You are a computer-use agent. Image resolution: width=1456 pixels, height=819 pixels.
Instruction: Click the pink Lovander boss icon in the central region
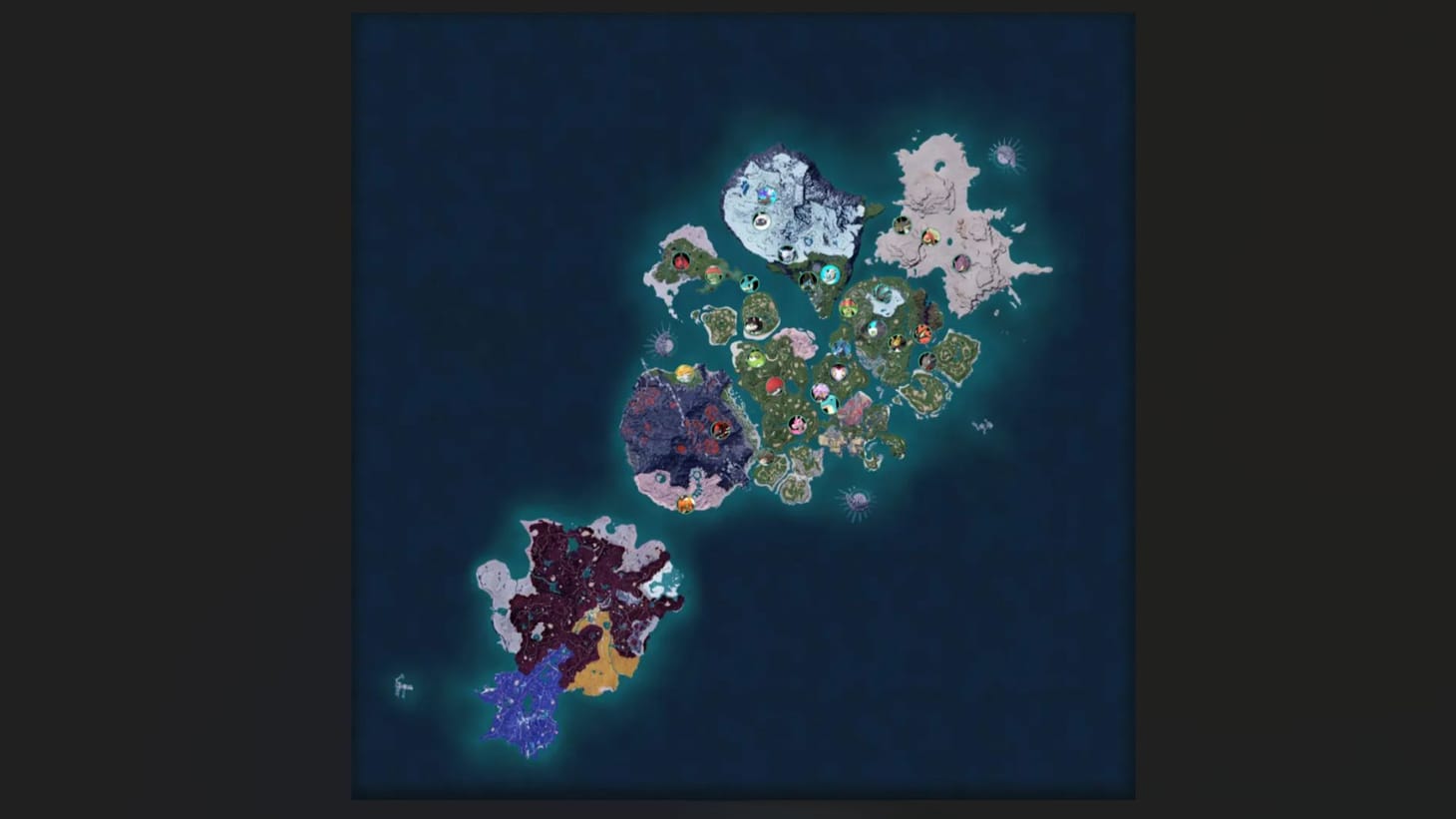tap(796, 425)
